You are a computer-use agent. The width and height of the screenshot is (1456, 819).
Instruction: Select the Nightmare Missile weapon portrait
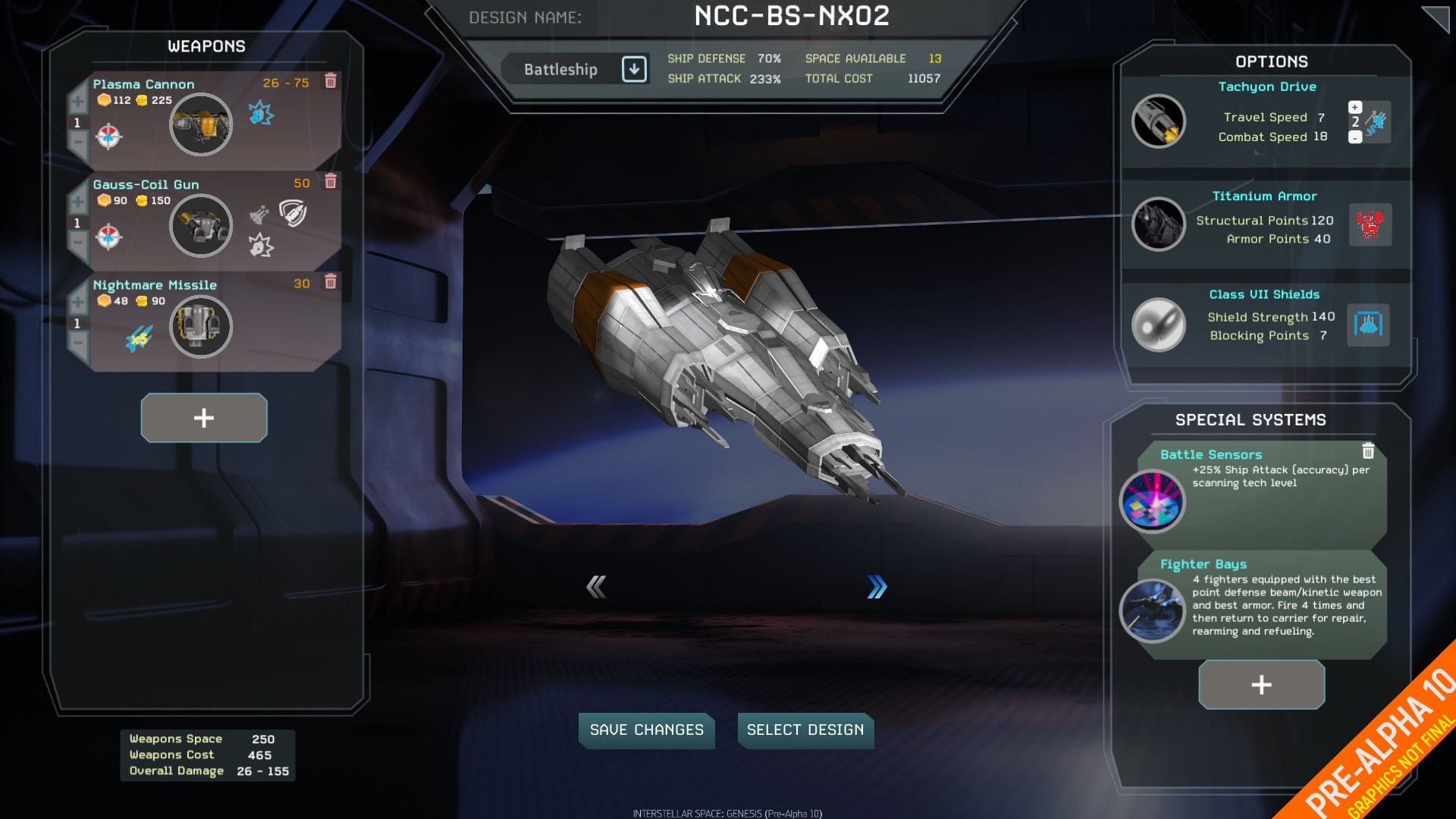click(200, 326)
